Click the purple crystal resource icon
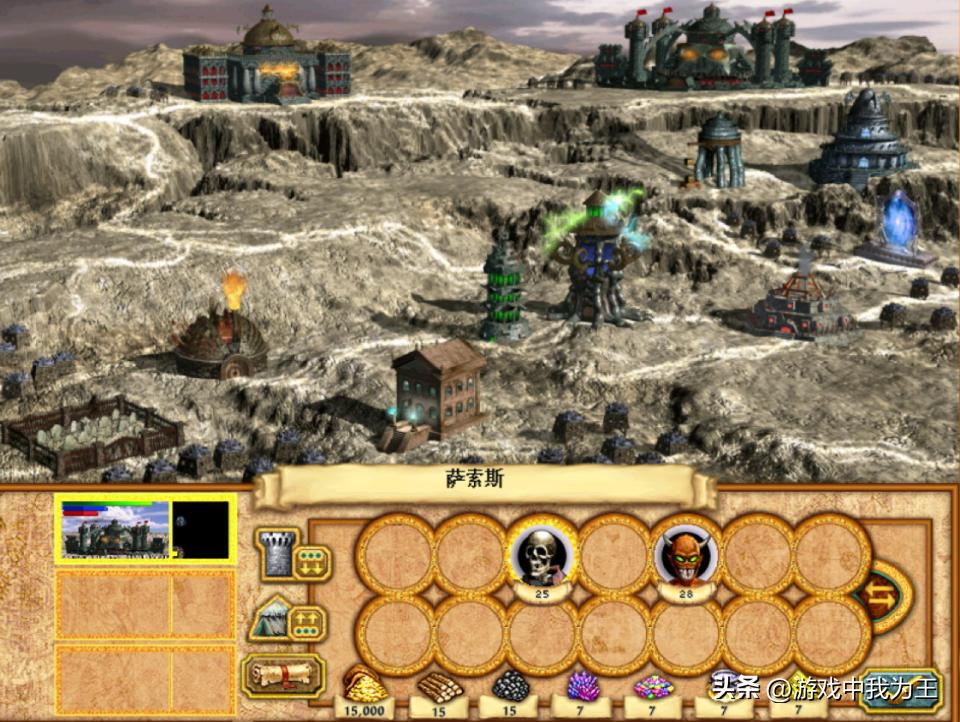Image resolution: width=960 pixels, height=722 pixels. [x=583, y=685]
